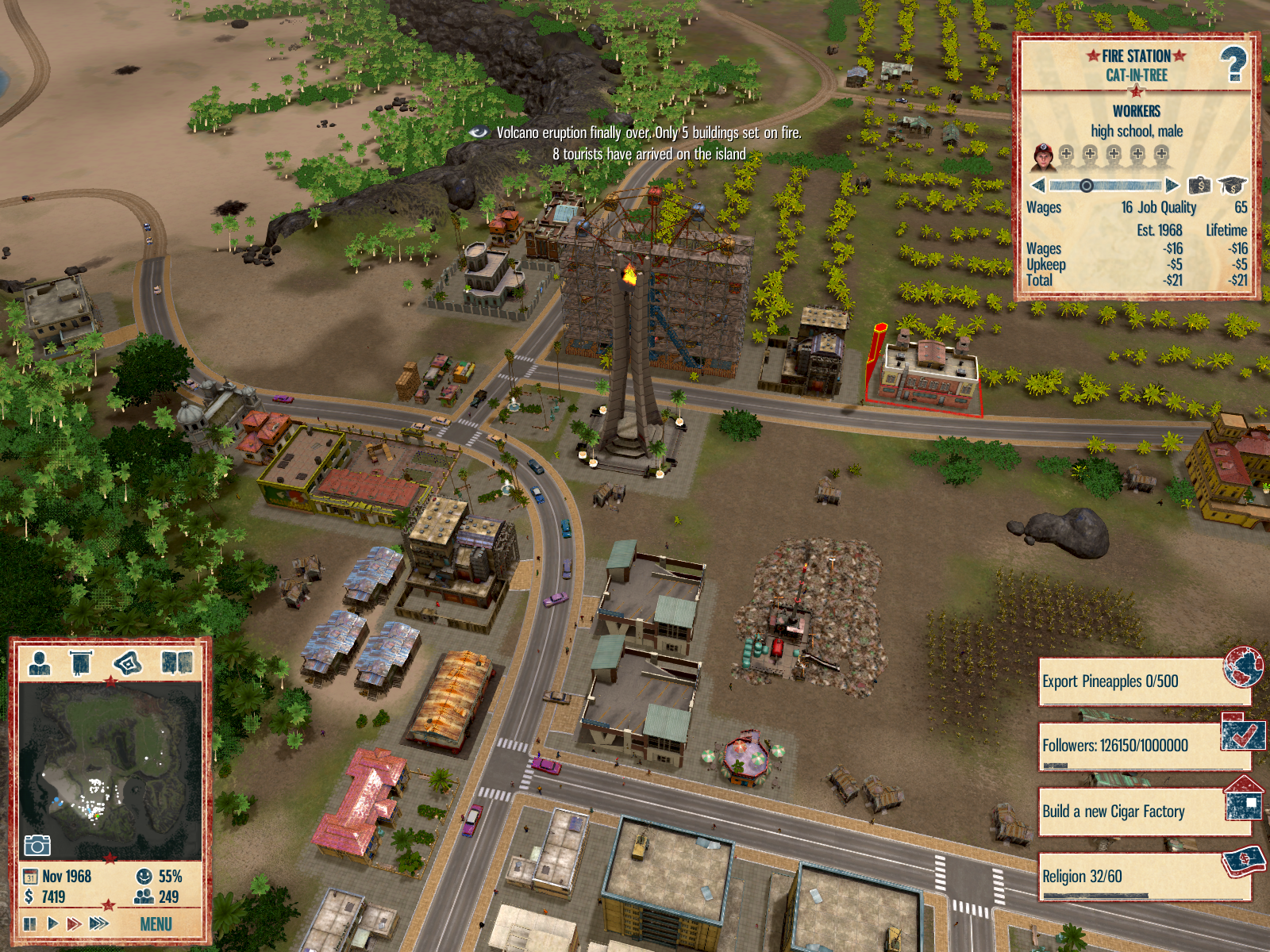Pause the game

(x=30, y=923)
